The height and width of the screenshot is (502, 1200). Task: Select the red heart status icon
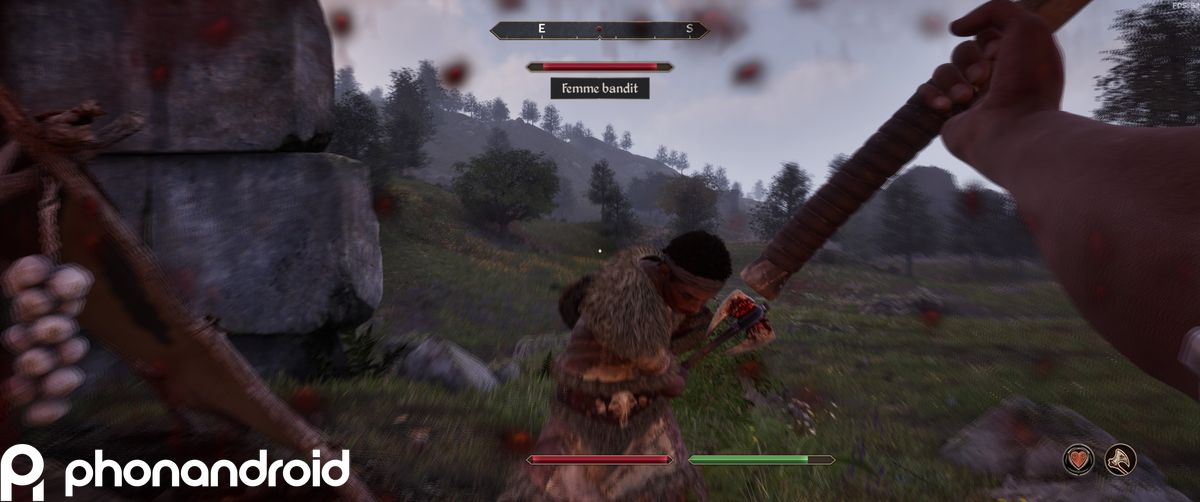[1079, 459]
